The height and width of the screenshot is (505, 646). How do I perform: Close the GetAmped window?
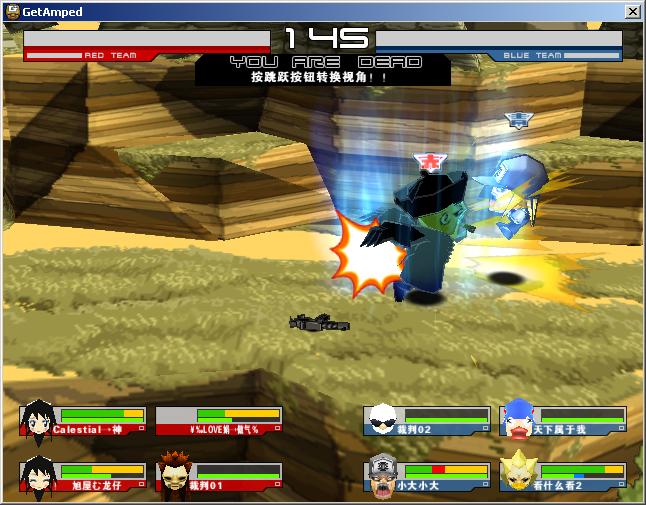coord(633,11)
